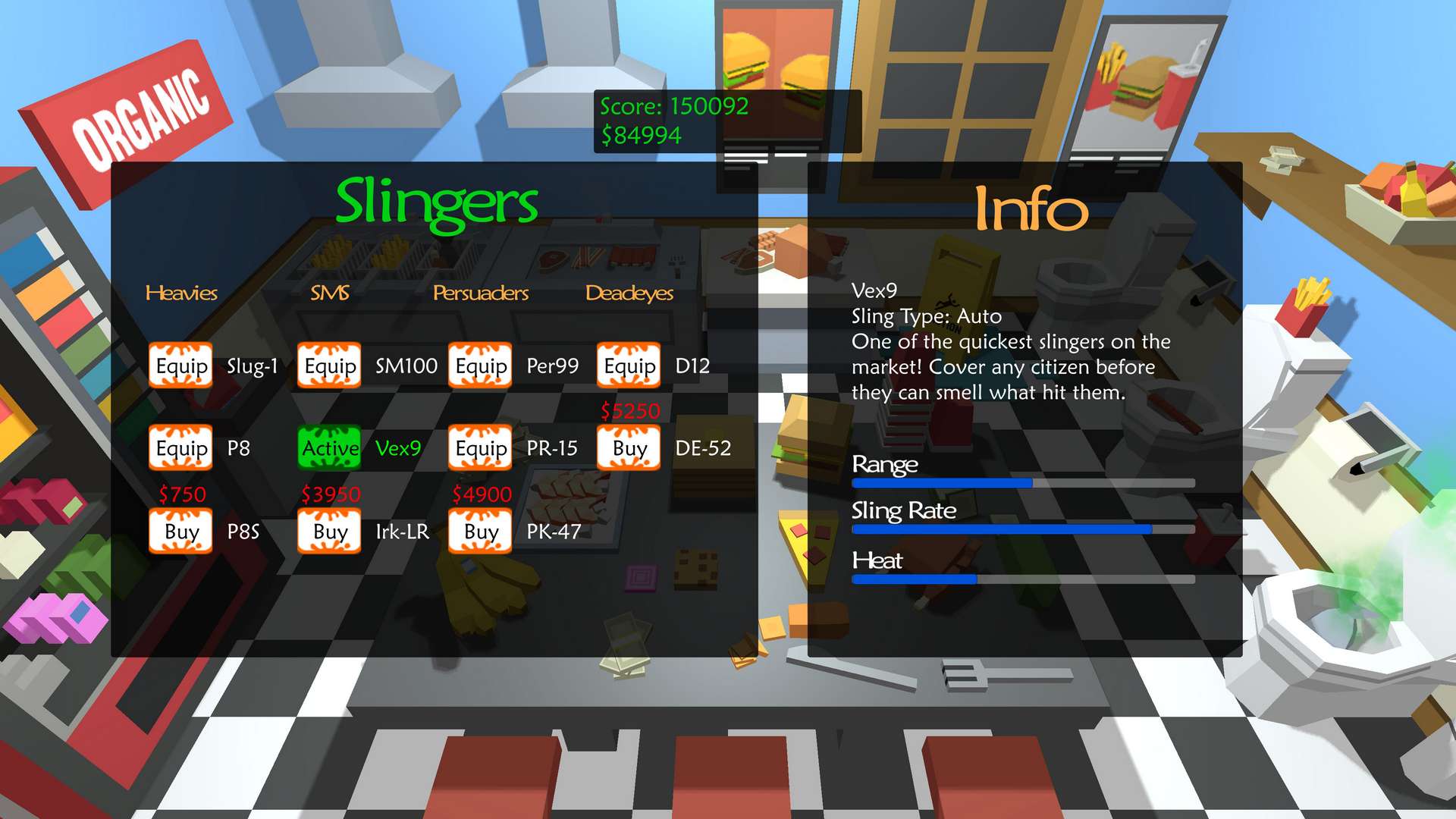Screen dimensions: 1456x819
Task: Switch to the Info panel
Action: tap(1031, 209)
